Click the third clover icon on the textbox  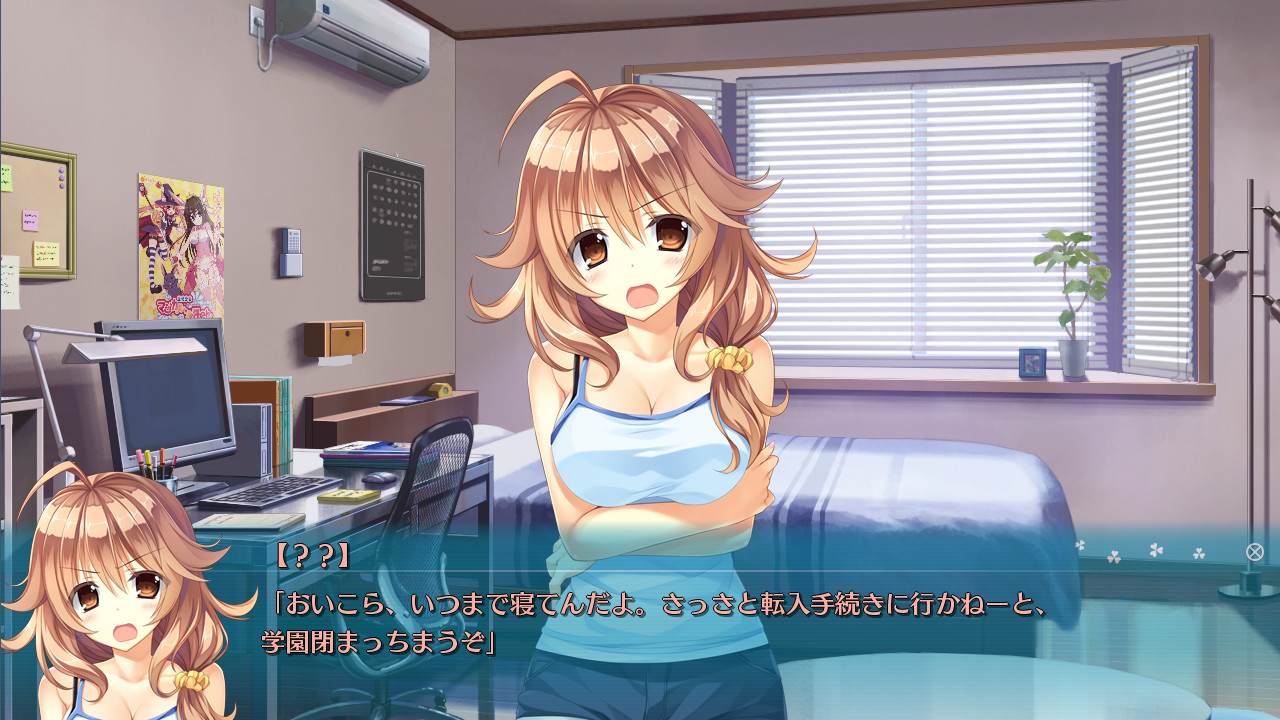click(x=1155, y=550)
